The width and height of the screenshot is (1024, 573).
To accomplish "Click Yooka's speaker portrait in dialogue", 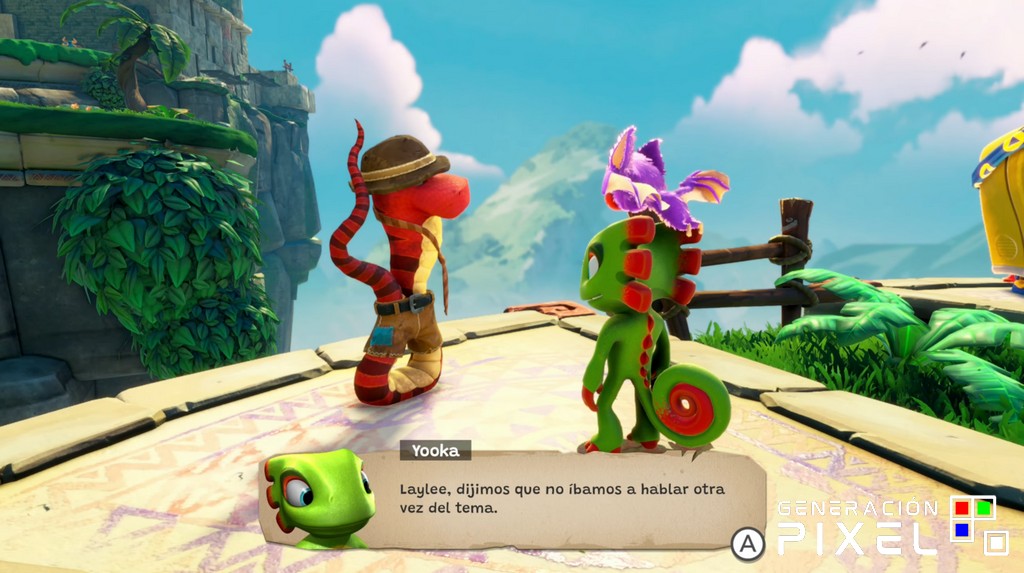I will click(x=318, y=499).
